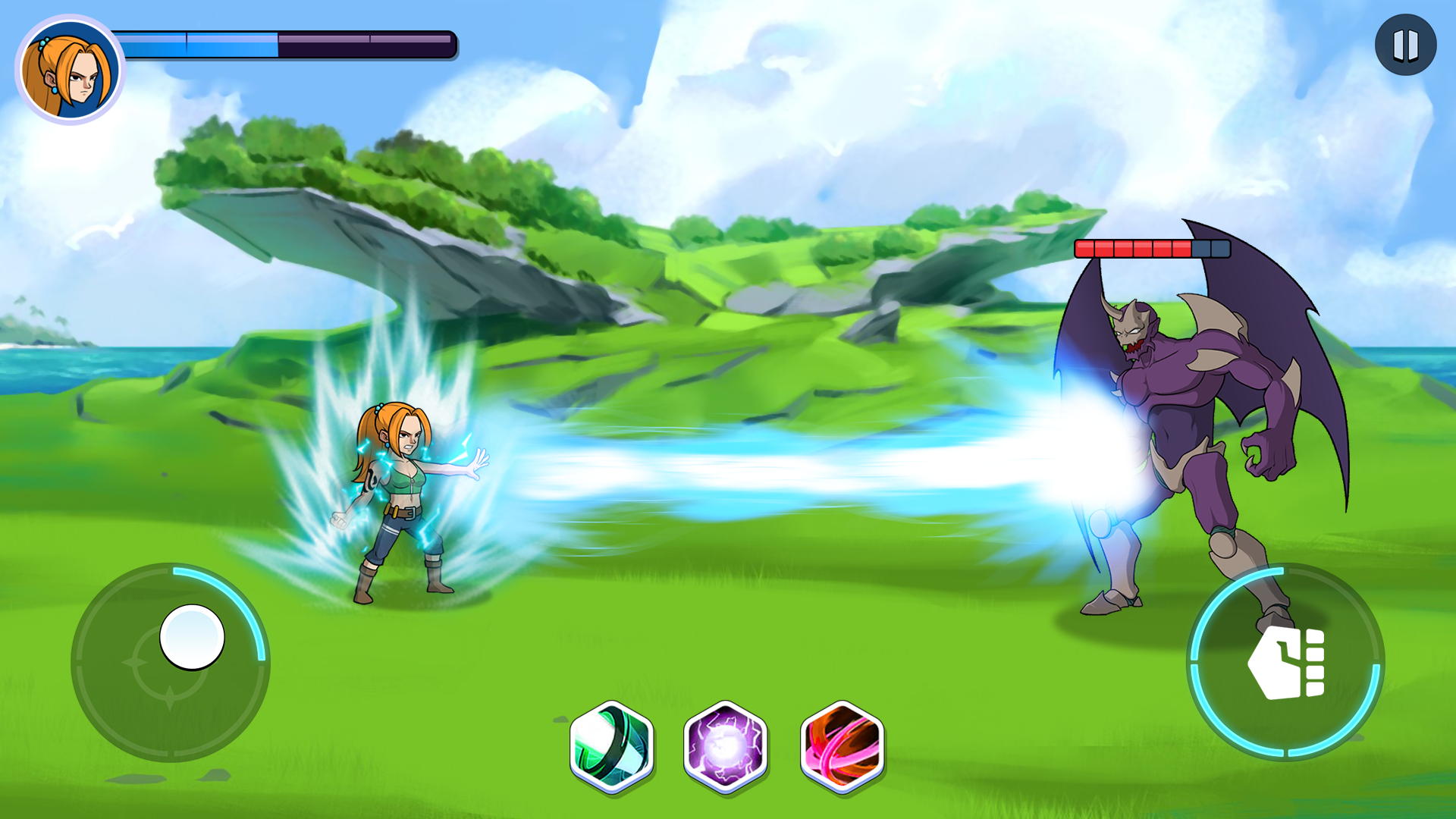This screenshot has width=1456, height=819.
Task: Pause the game
Action: pyautogui.click(x=1405, y=45)
